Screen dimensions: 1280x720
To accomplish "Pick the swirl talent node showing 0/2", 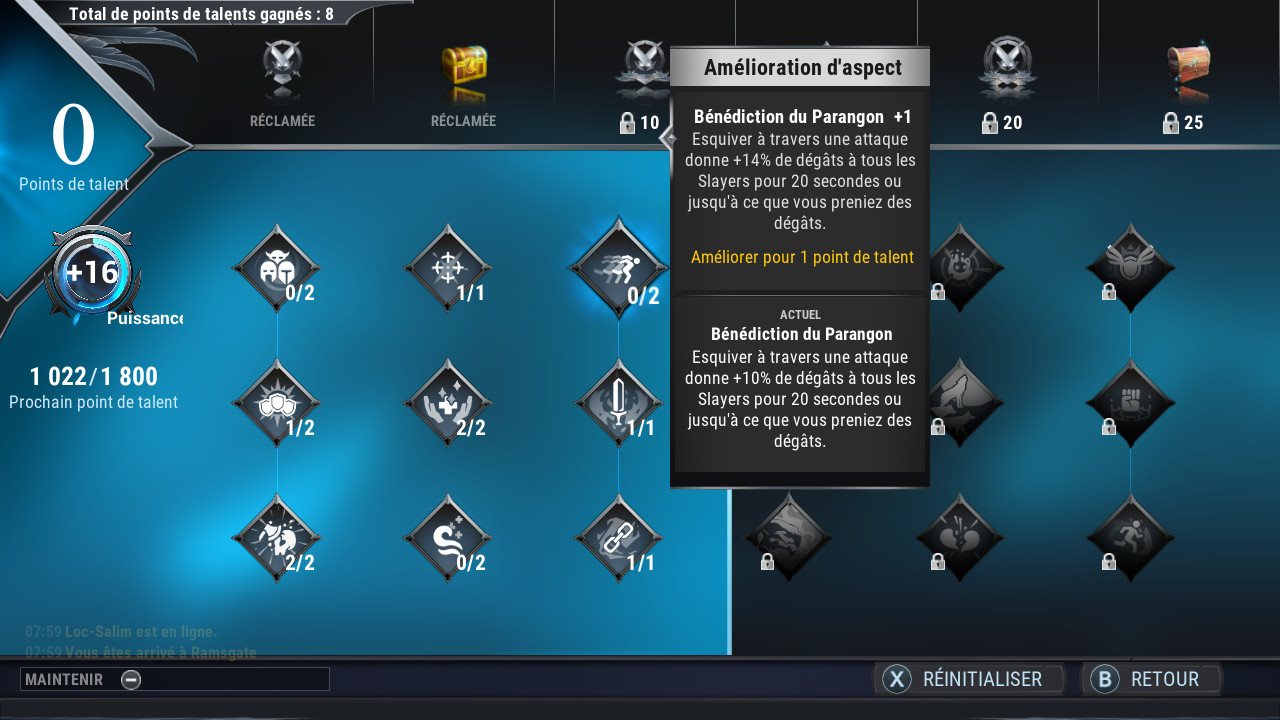I will (447, 537).
